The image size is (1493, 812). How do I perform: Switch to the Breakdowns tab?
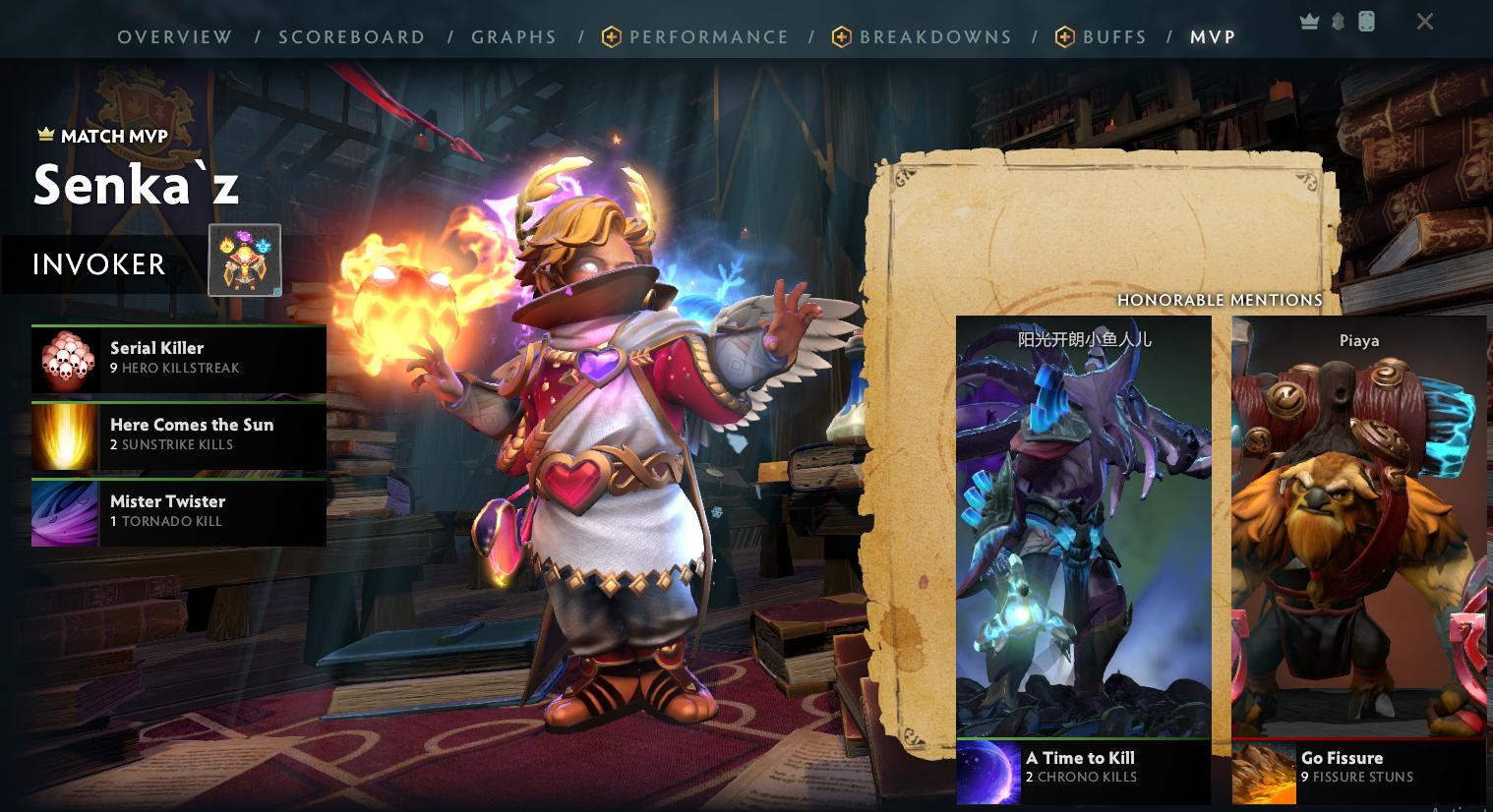[934, 37]
